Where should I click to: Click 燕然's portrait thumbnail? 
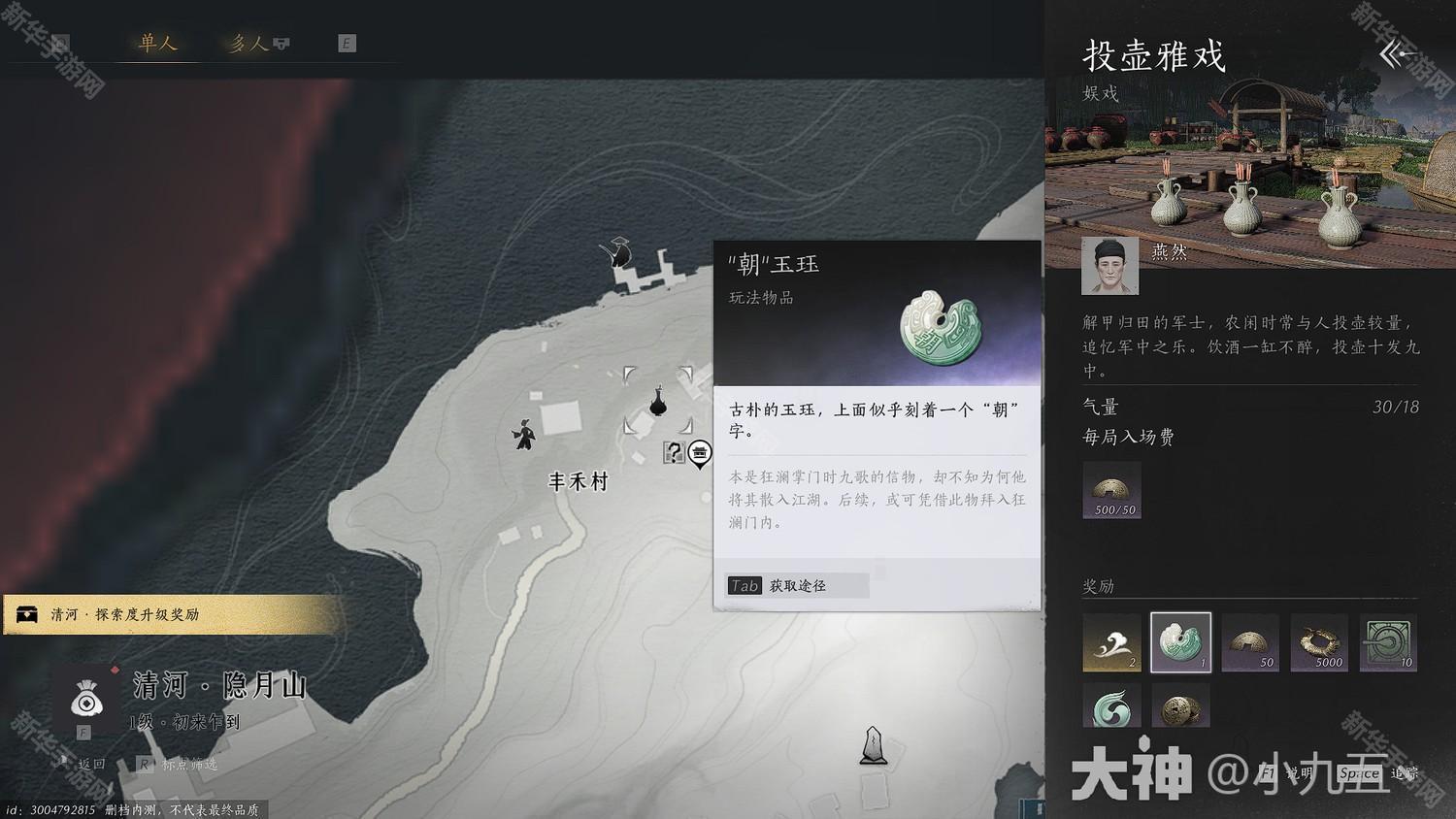coord(1110,265)
